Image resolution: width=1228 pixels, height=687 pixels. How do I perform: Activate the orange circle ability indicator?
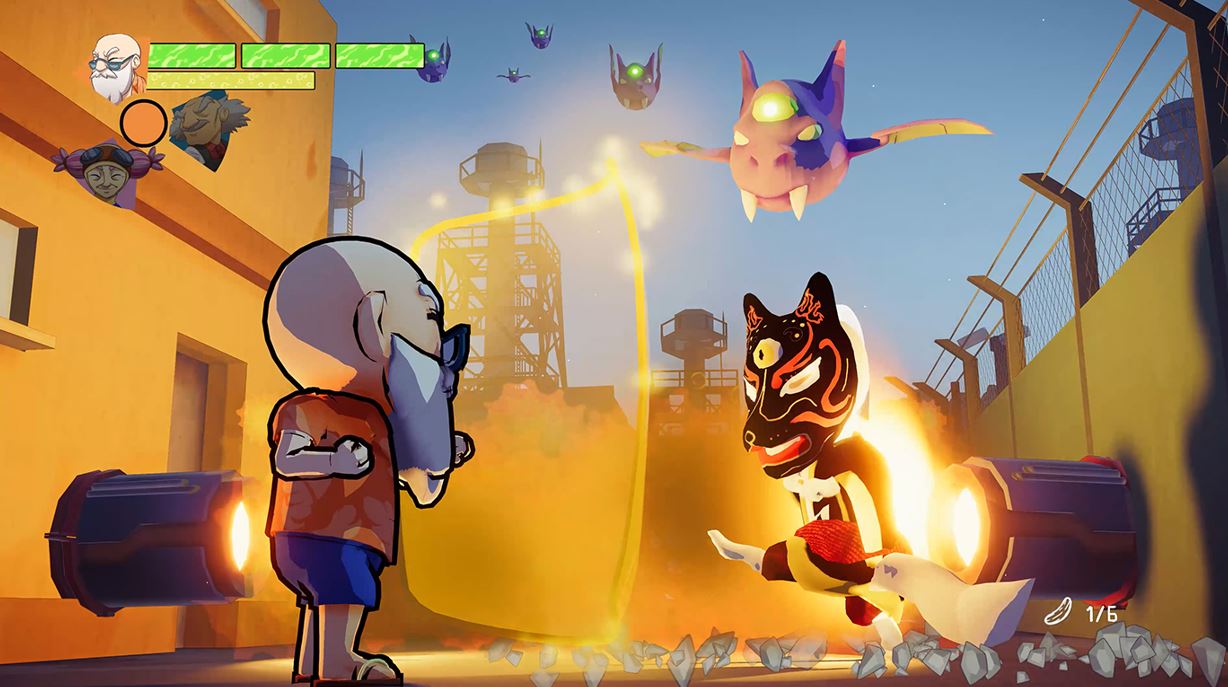click(x=143, y=122)
